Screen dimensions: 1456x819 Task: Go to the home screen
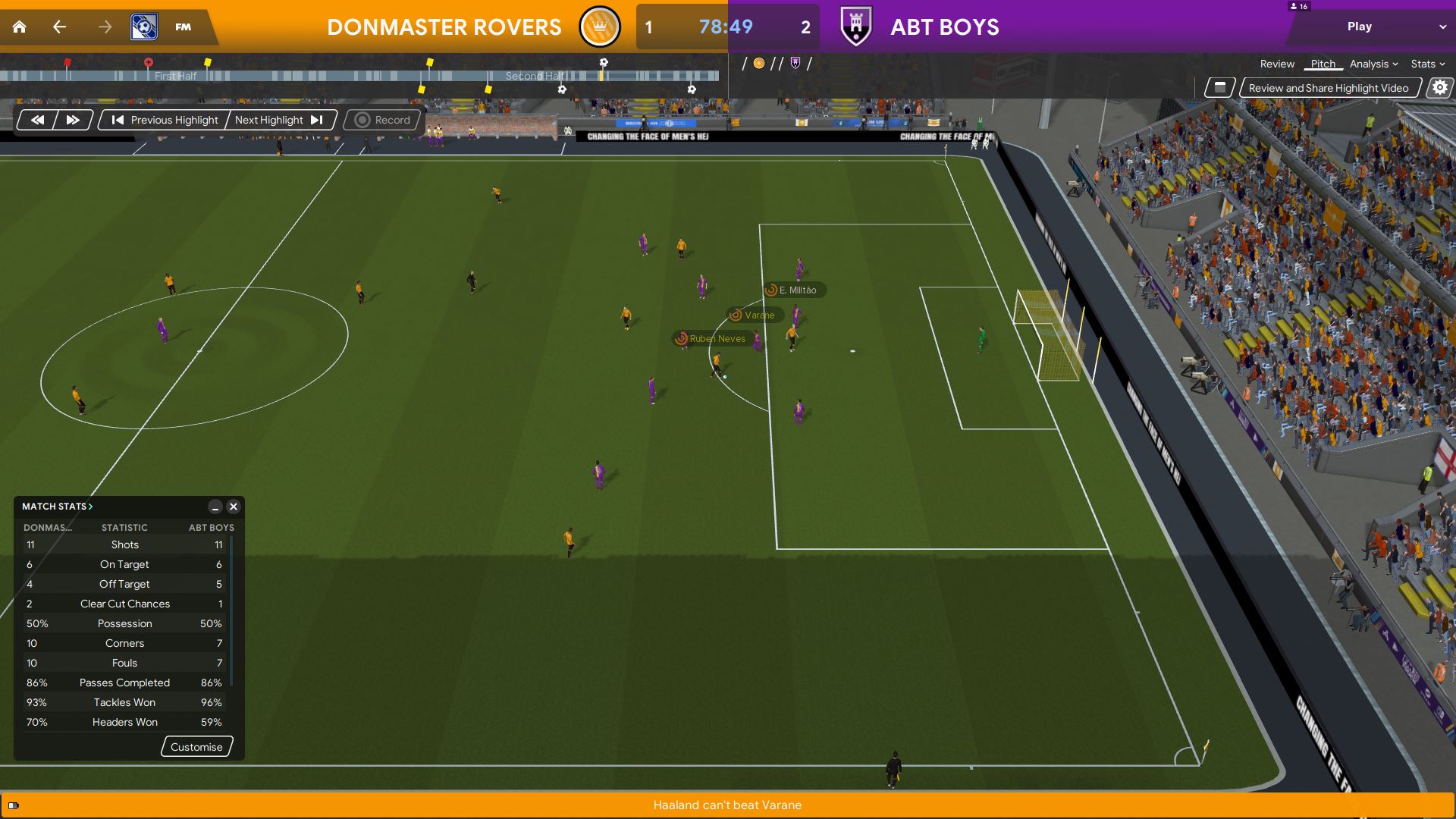coord(20,27)
